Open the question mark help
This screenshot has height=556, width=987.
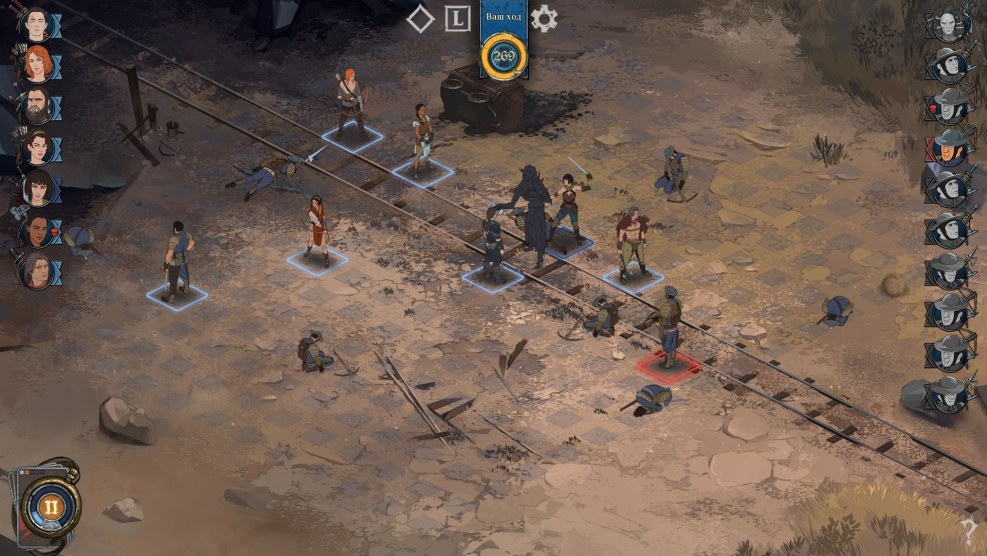click(968, 532)
